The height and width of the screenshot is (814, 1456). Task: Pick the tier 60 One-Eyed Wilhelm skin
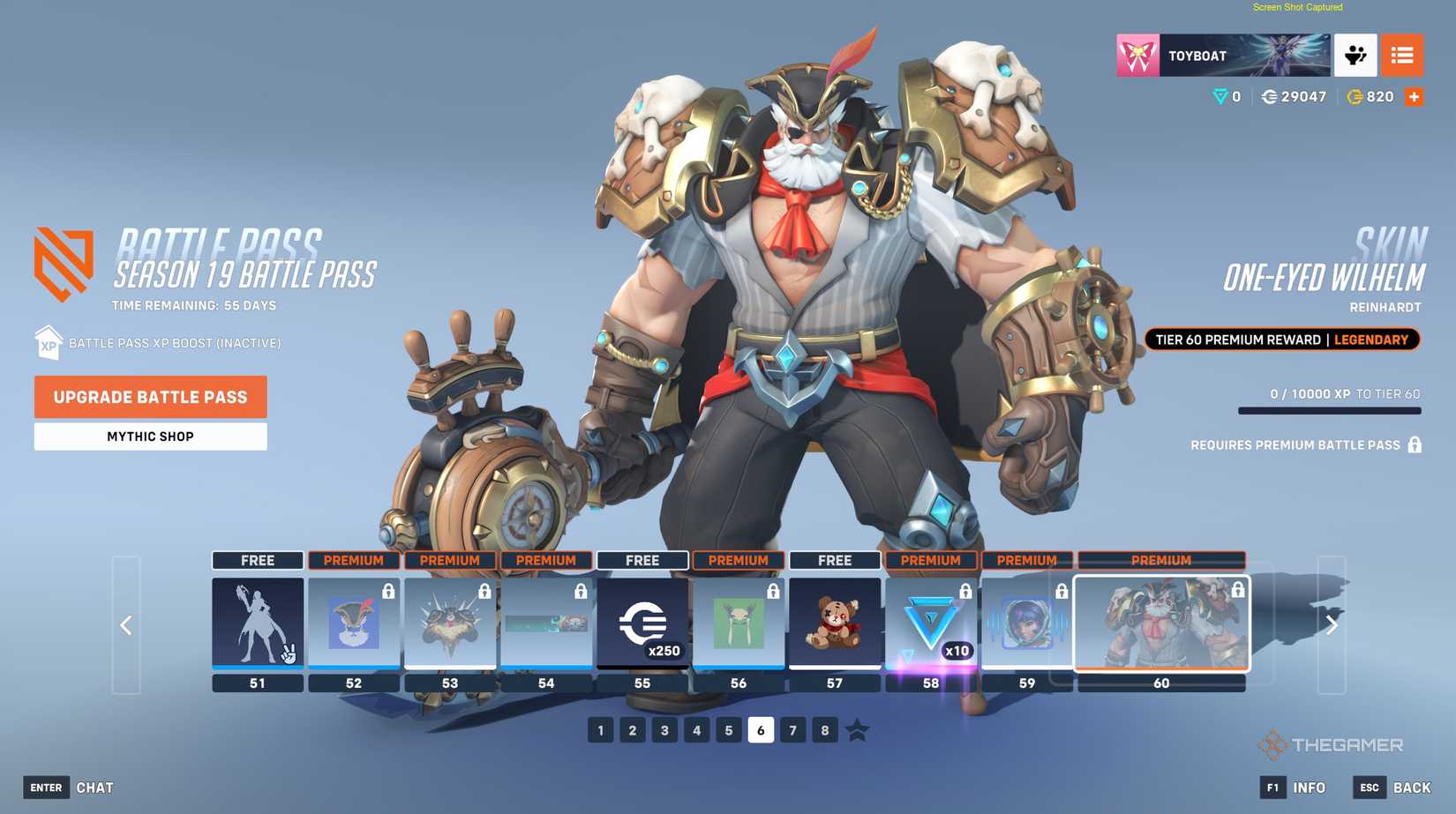tap(1161, 623)
